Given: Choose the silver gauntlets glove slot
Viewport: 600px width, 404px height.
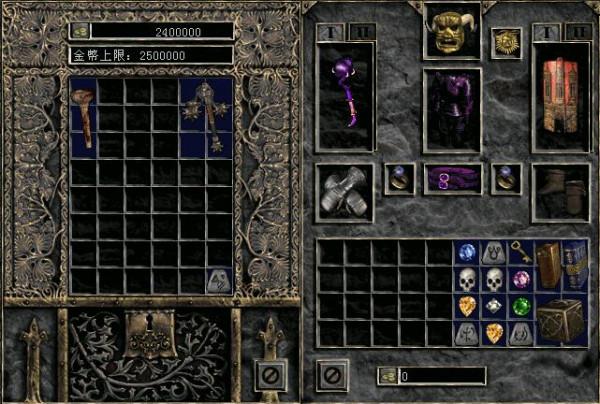Looking at the screenshot, I should (x=345, y=192).
